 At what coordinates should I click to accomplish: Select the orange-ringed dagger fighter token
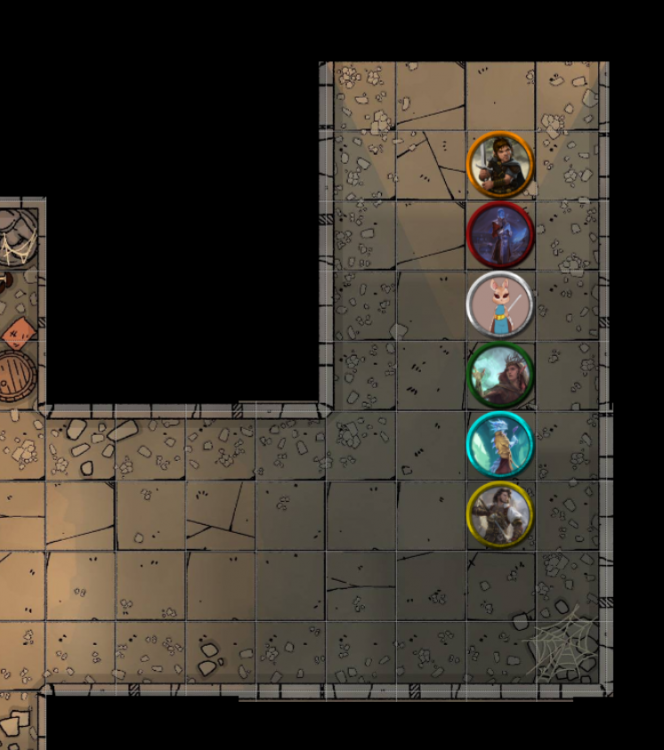(500, 165)
